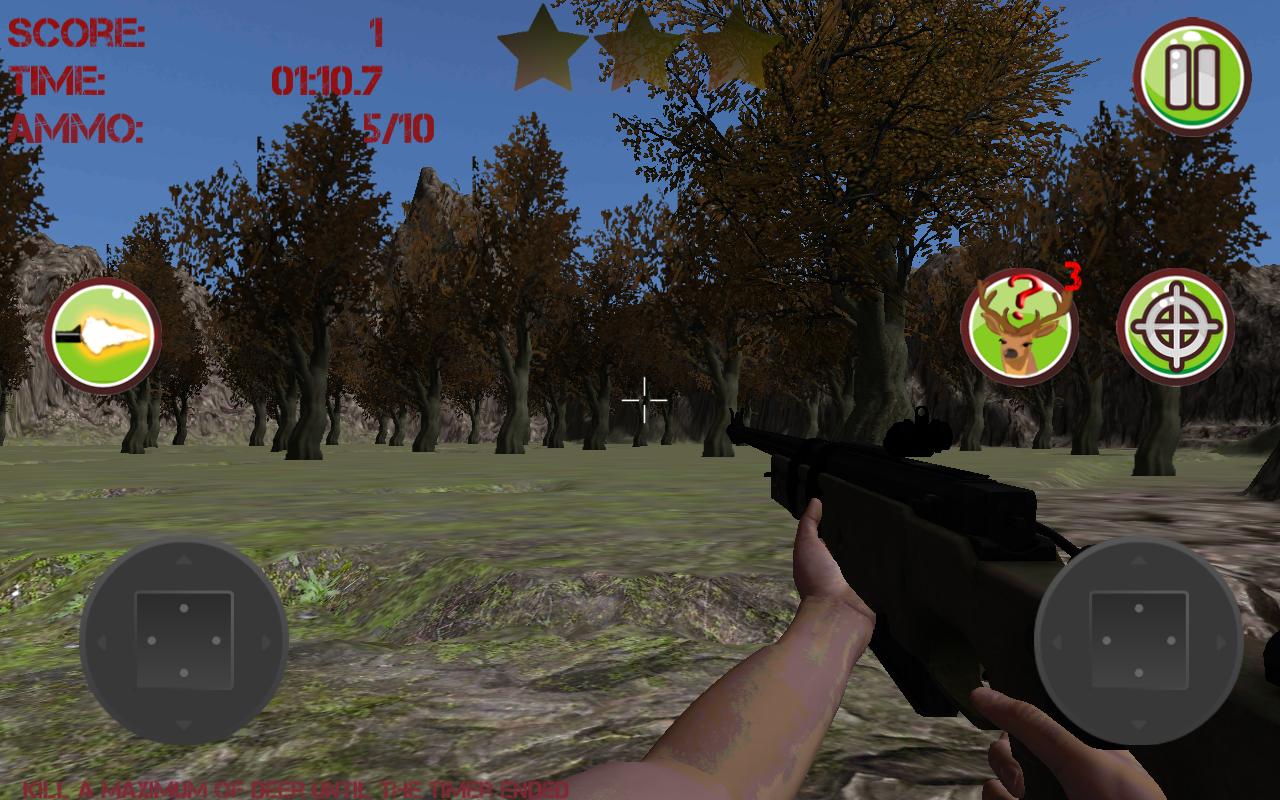The image size is (1280, 800).
Task: Click the center aiming crosshair
Action: click(x=646, y=399)
